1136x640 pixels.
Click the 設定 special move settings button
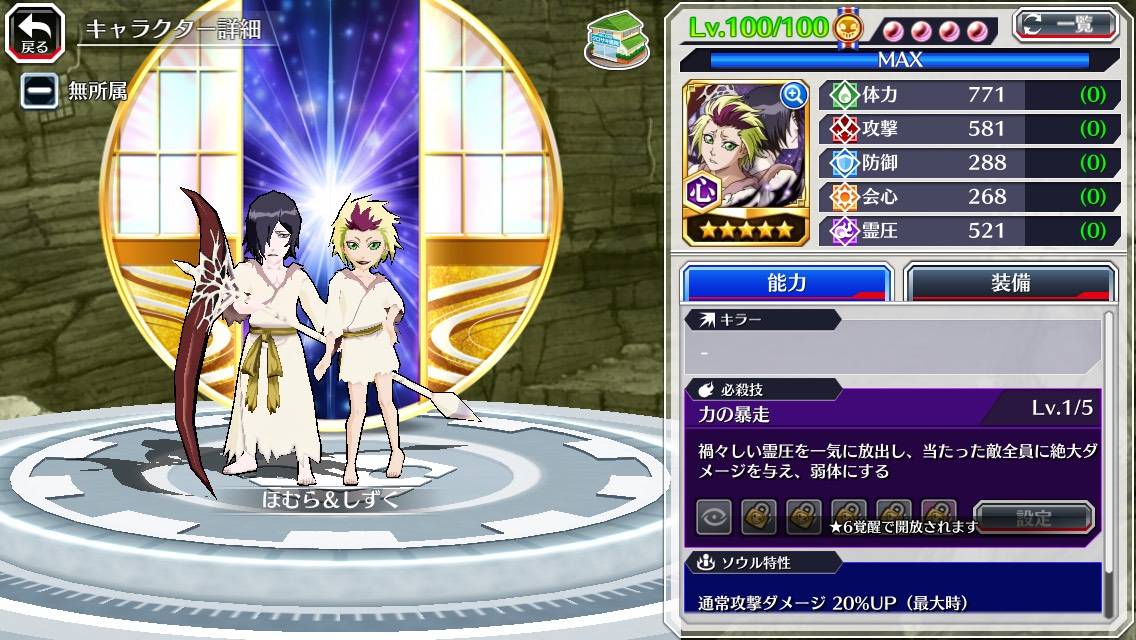(x=1033, y=518)
